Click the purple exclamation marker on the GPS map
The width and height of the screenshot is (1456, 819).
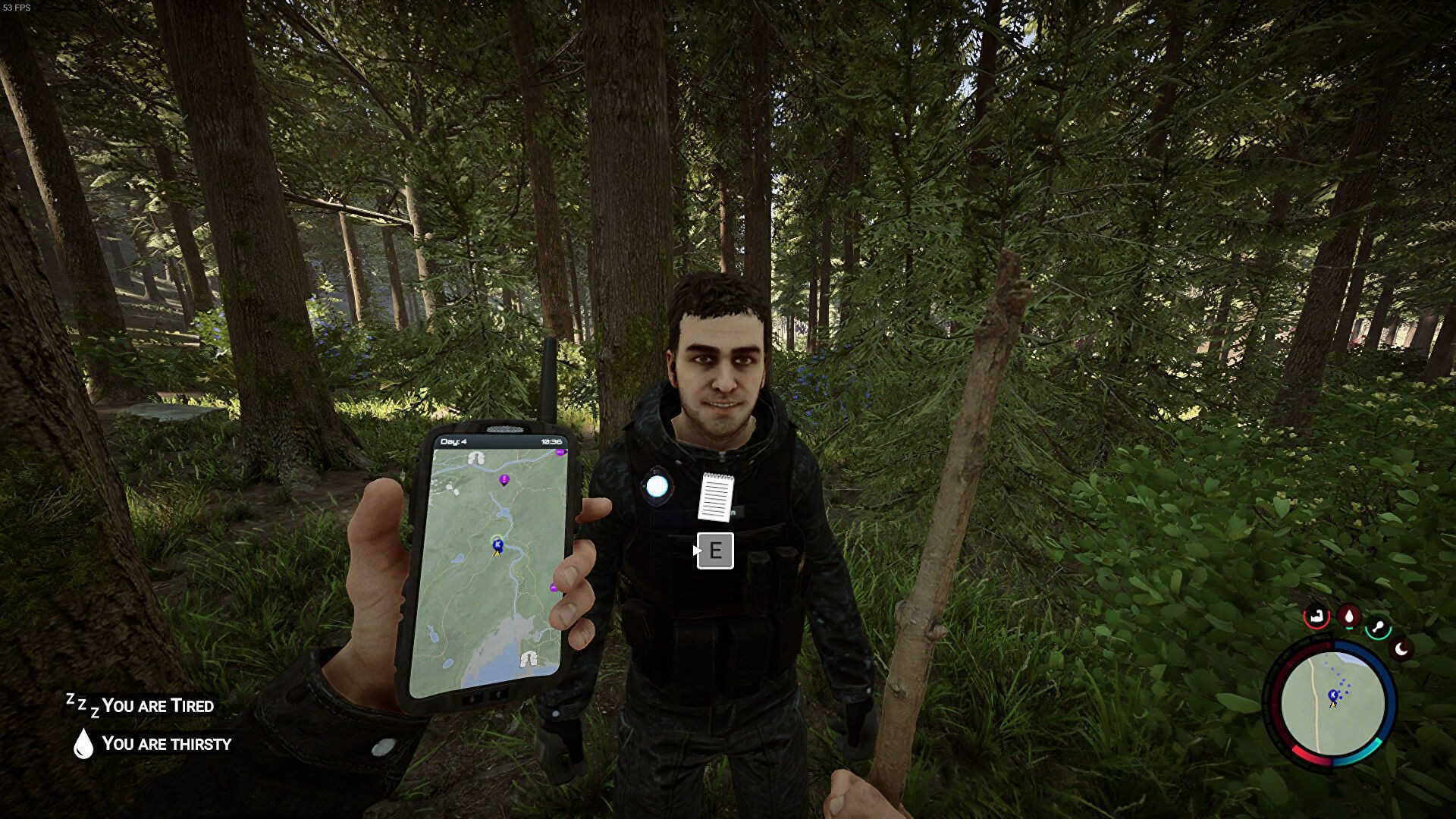504,479
